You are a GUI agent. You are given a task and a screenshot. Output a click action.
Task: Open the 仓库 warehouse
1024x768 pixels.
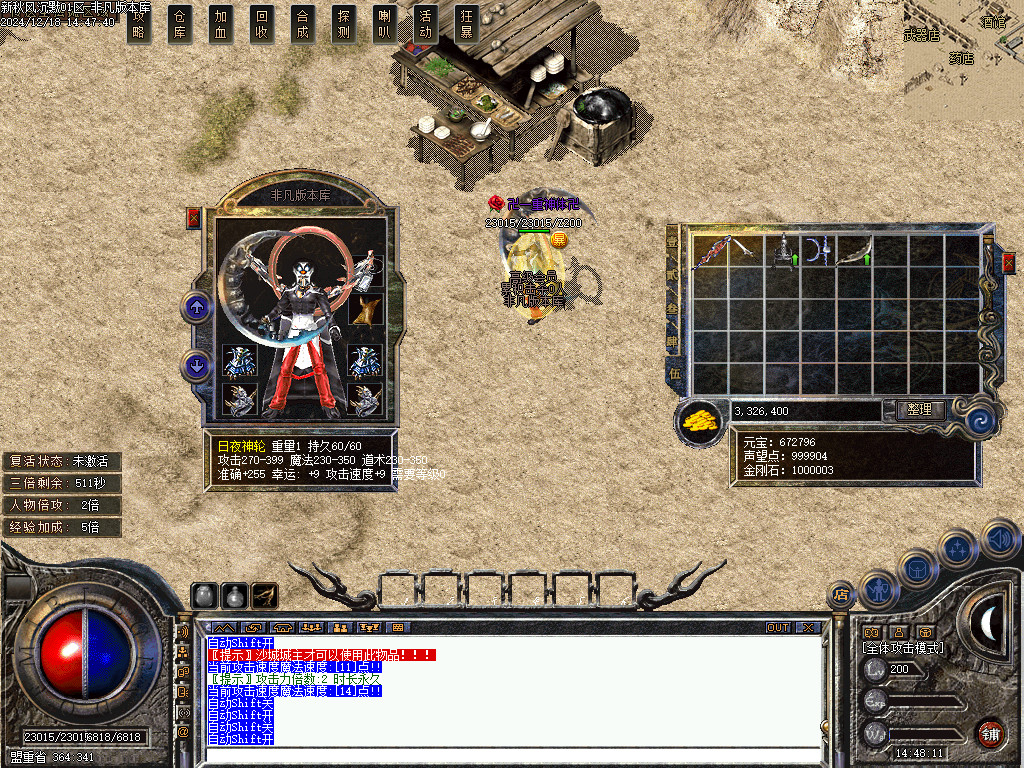point(180,24)
